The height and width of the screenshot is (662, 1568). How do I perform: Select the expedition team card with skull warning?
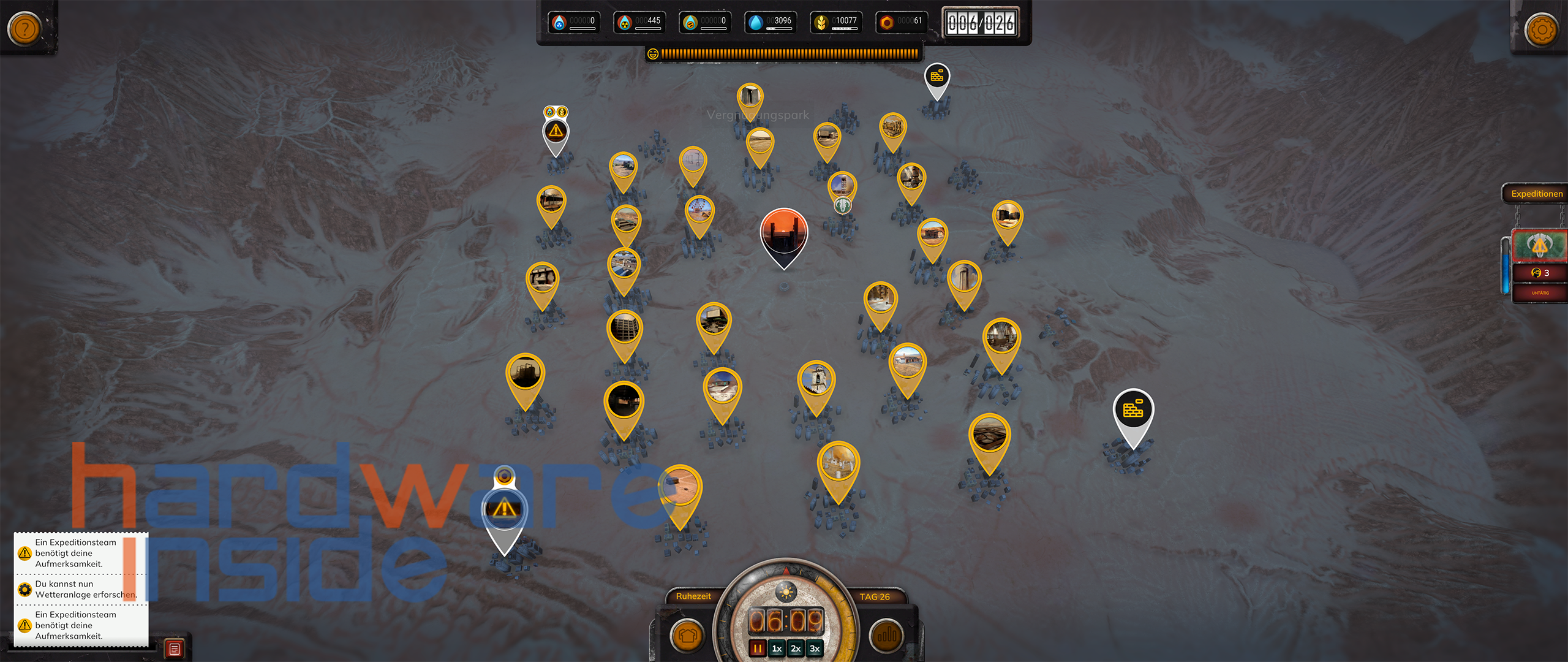point(1539,246)
